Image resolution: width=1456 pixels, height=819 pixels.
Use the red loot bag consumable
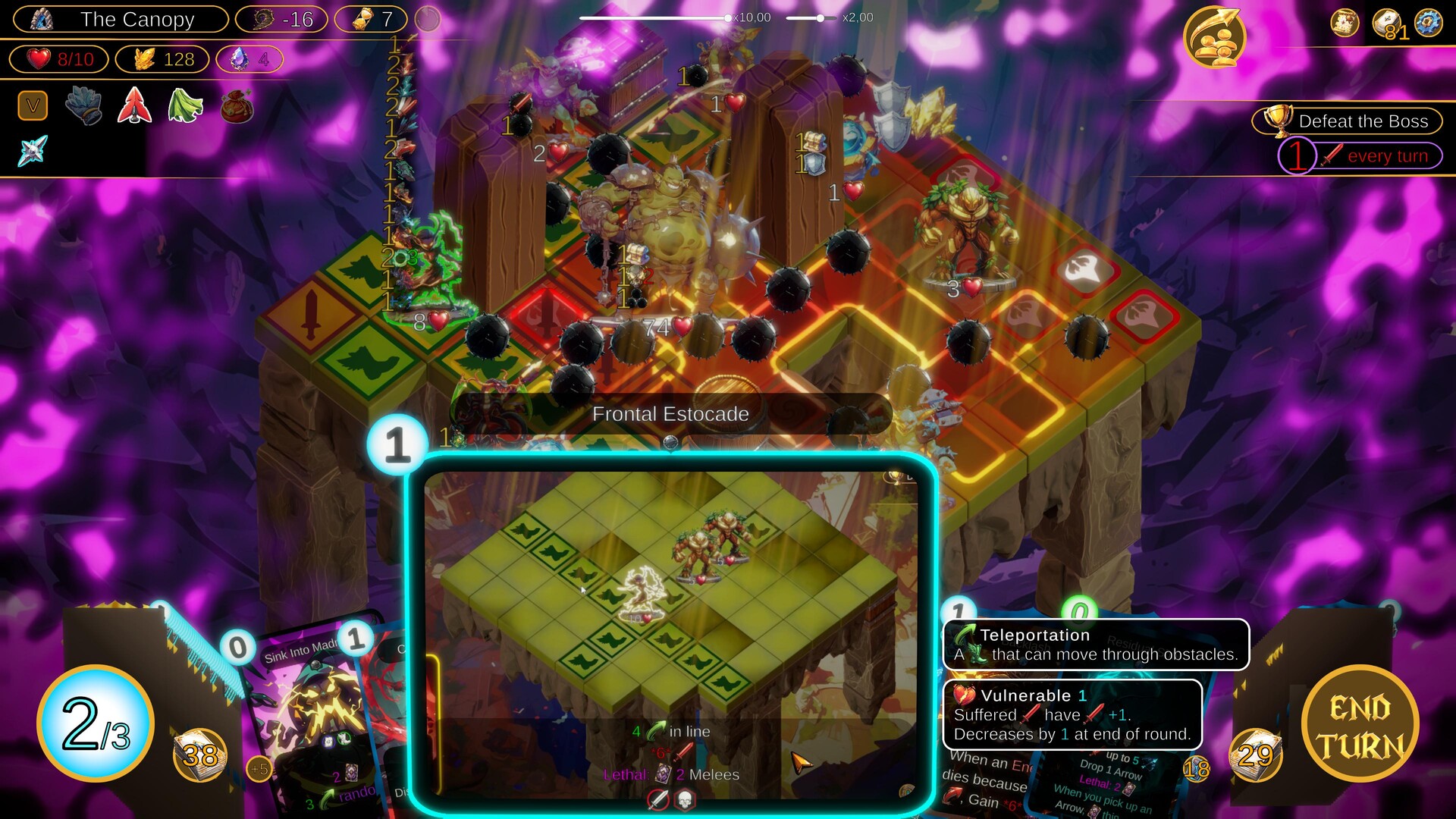(235, 106)
